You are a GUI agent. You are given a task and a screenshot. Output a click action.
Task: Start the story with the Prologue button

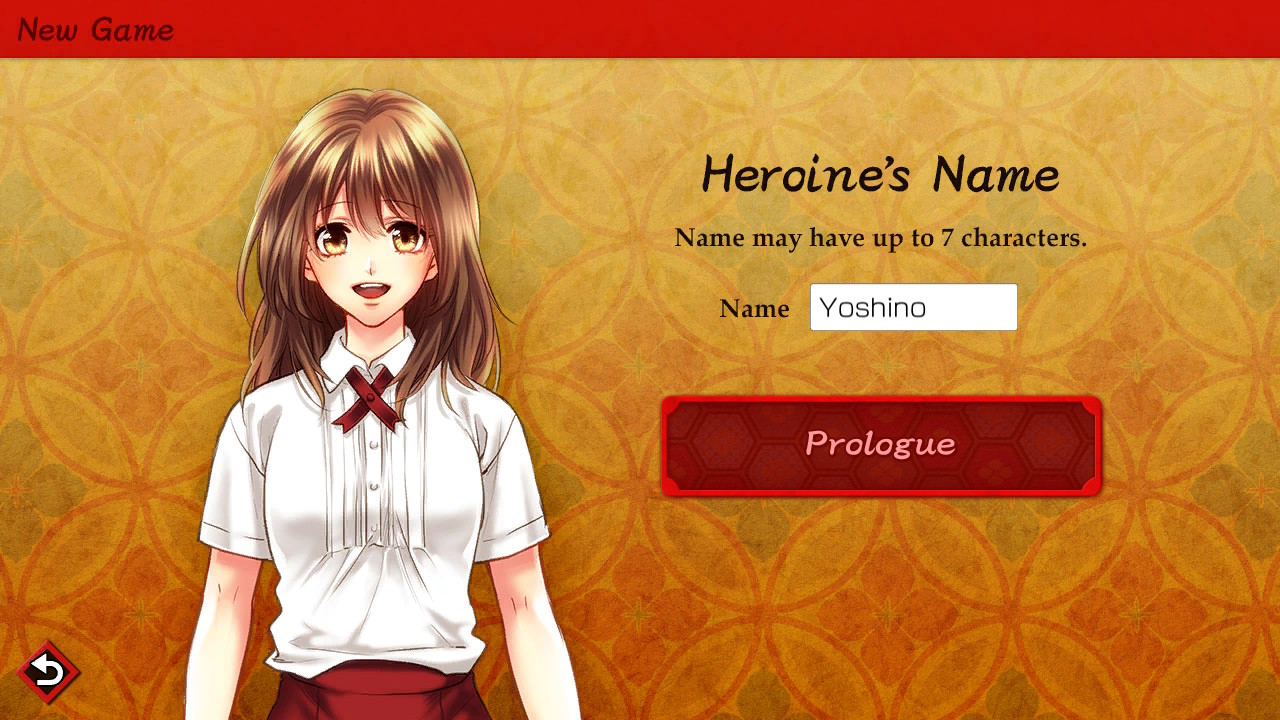[881, 445]
